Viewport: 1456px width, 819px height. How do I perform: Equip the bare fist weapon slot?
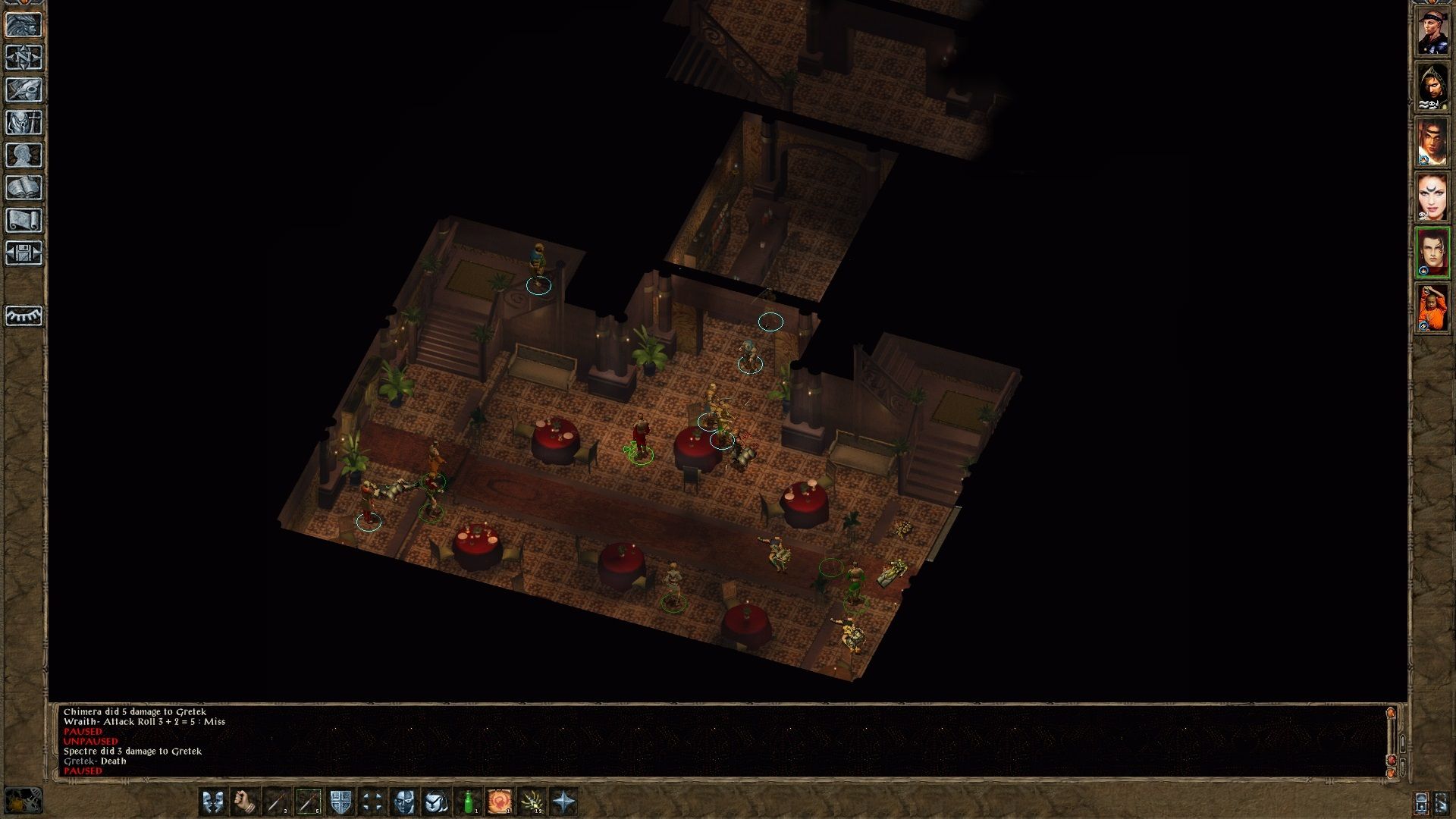pyautogui.click(x=244, y=801)
